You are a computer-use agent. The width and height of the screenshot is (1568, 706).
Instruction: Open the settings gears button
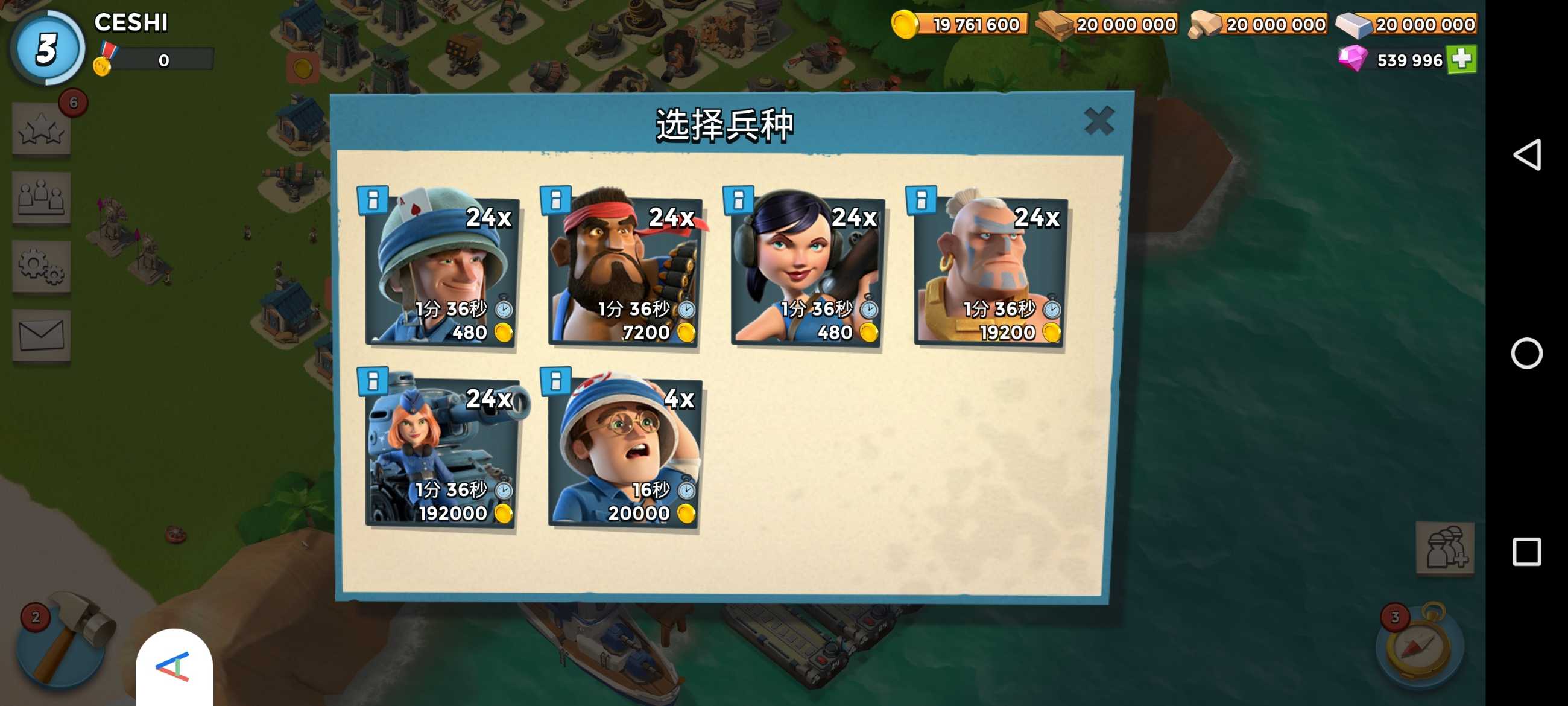[x=42, y=266]
